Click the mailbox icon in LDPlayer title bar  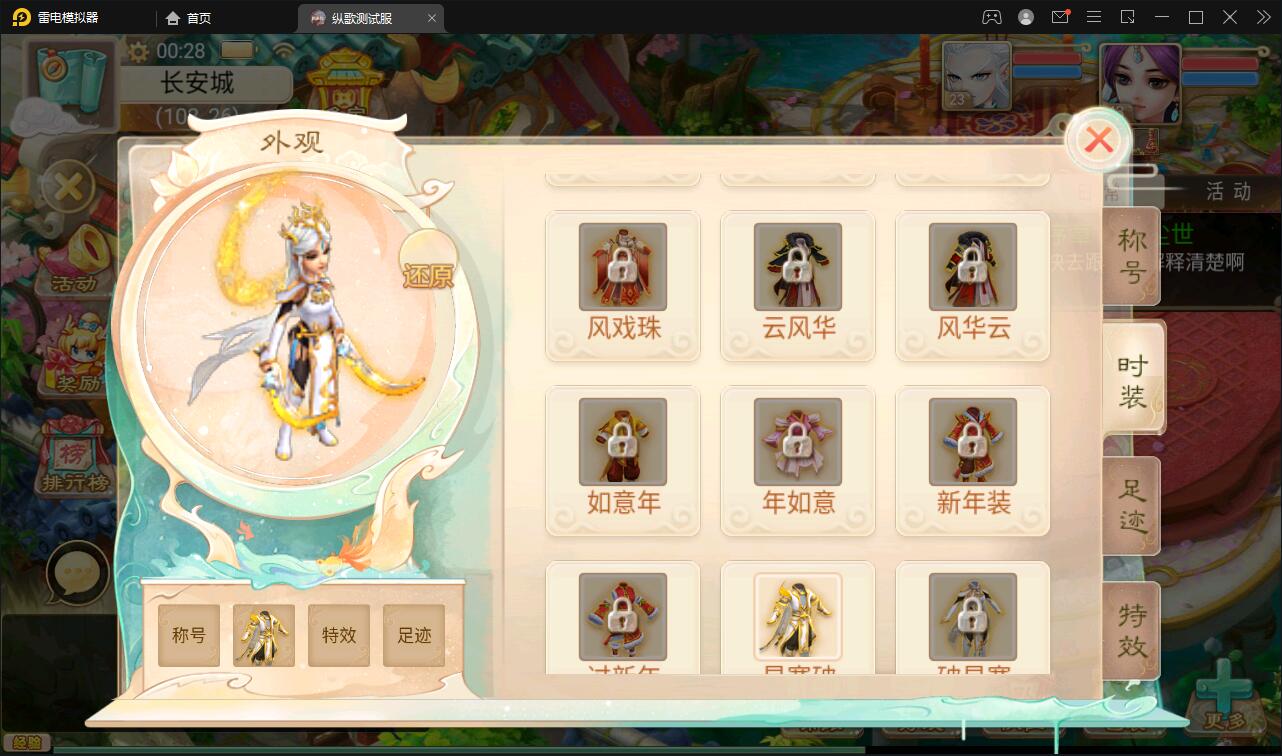[x=1062, y=17]
